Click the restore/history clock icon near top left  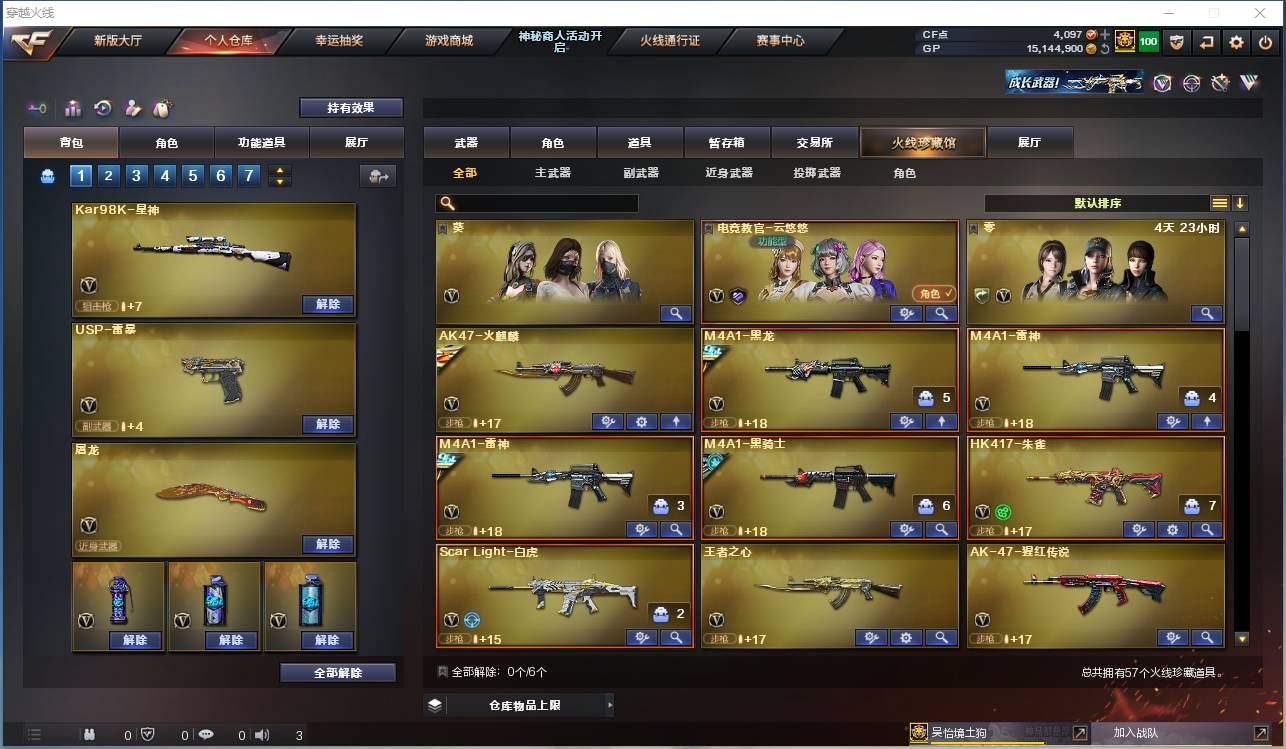pos(102,108)
